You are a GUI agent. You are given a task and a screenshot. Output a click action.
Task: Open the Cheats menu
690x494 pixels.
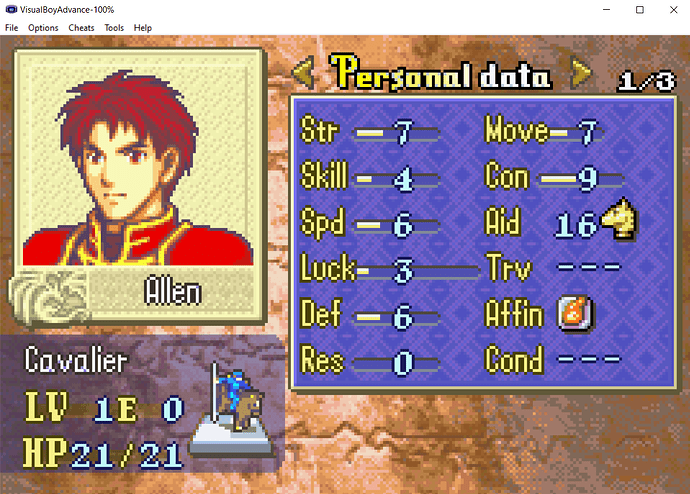point(81,28)
